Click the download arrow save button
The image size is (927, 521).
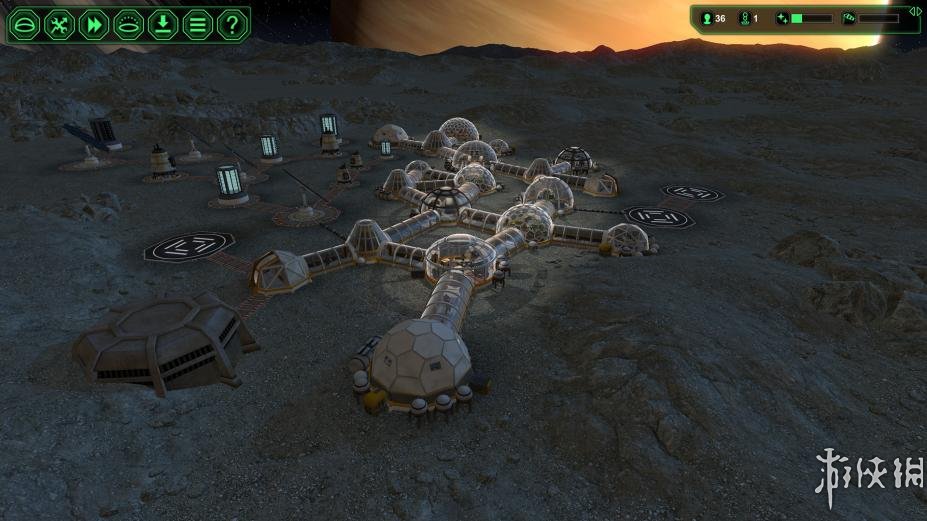pyautogui.click(x=163, y=25)
